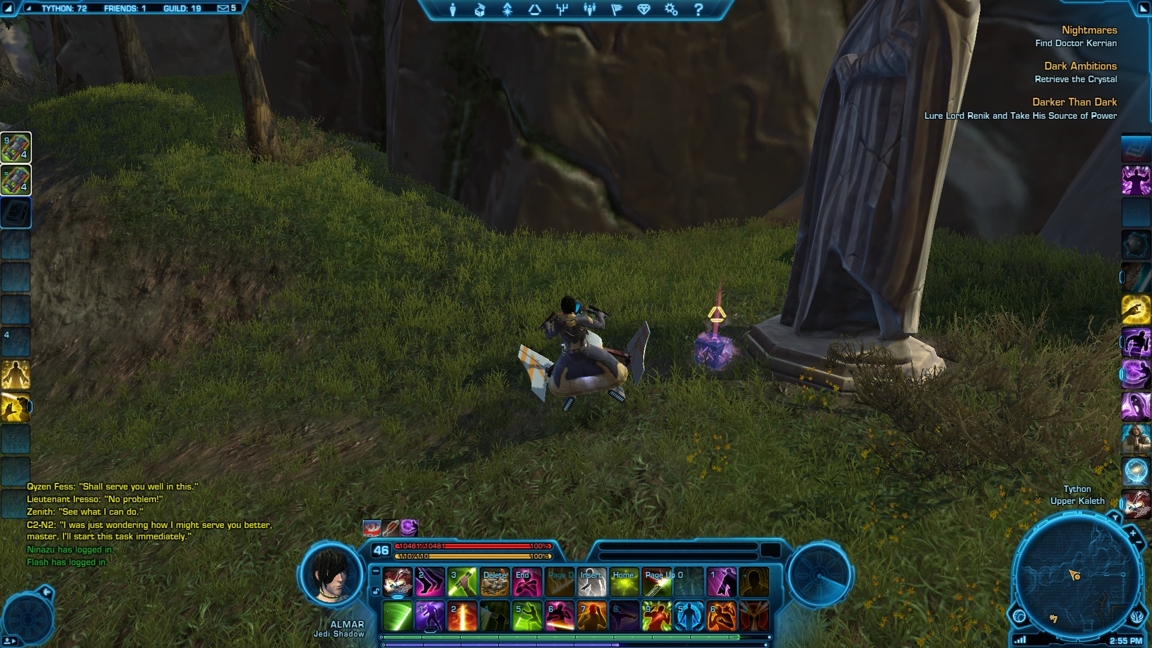Use the ability bound to End

pos(527,582)
